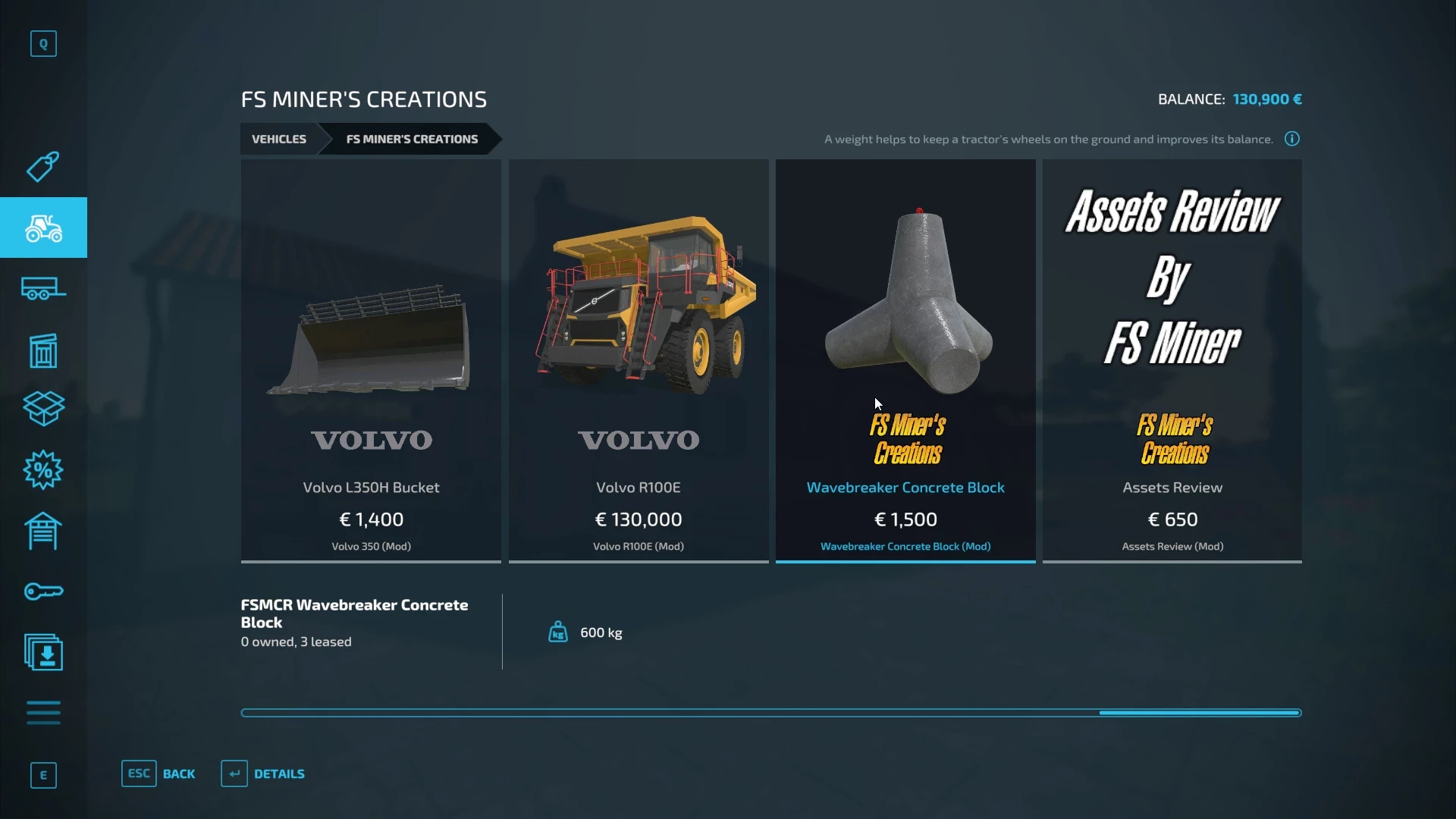Select the FS MINER'S CREATIONS breadcrumb tab

(412, 139)
